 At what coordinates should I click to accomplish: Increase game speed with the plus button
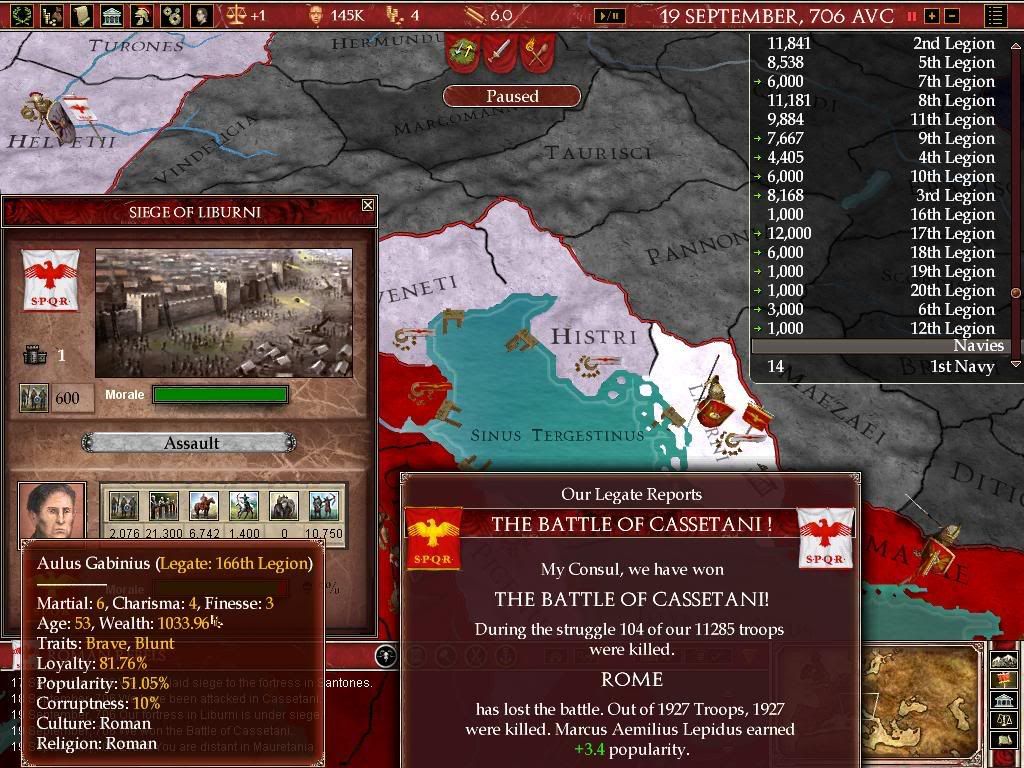pyautogui.click(x=932, y=16)
